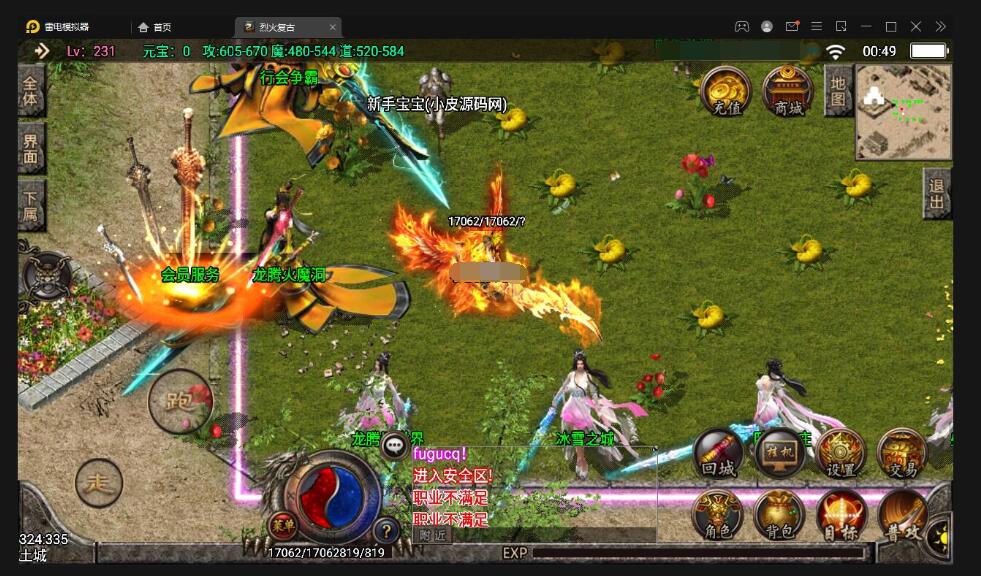Open the 设置 settings
Image resolution: width=981 pixels, height=576 pixels.
point(840,455)
